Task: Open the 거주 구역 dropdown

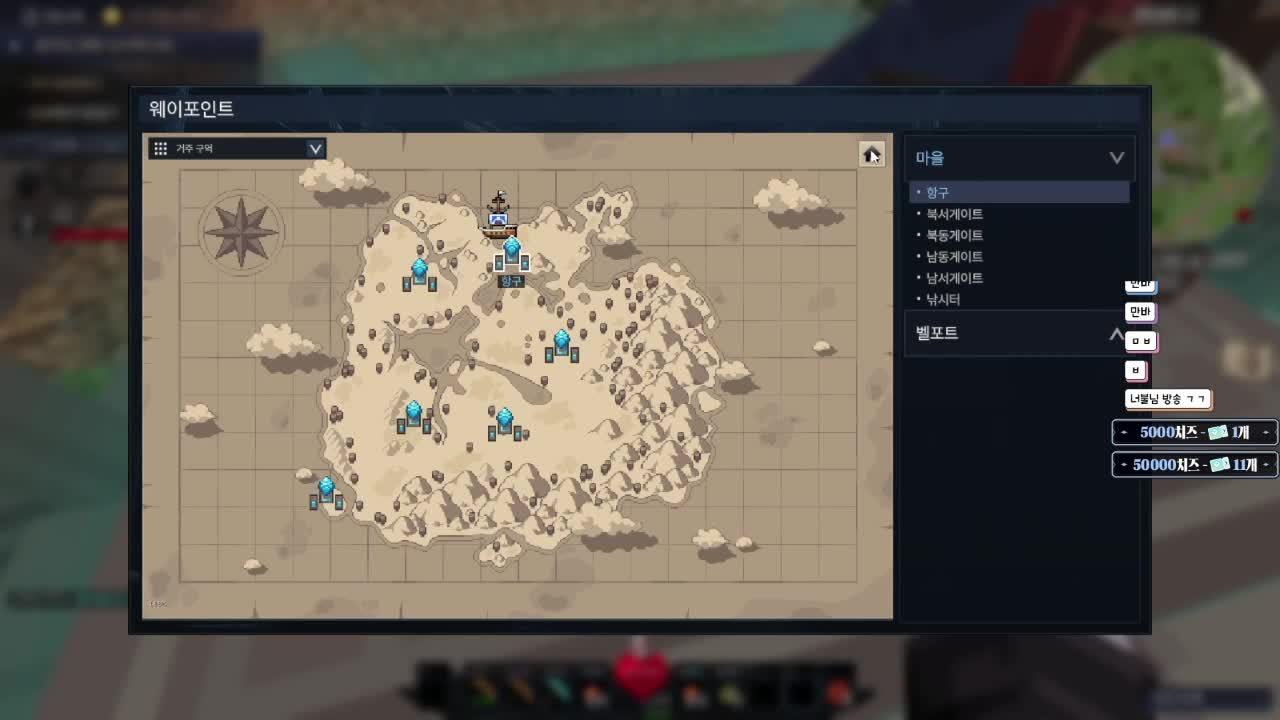Action: [x=315, y=148]
